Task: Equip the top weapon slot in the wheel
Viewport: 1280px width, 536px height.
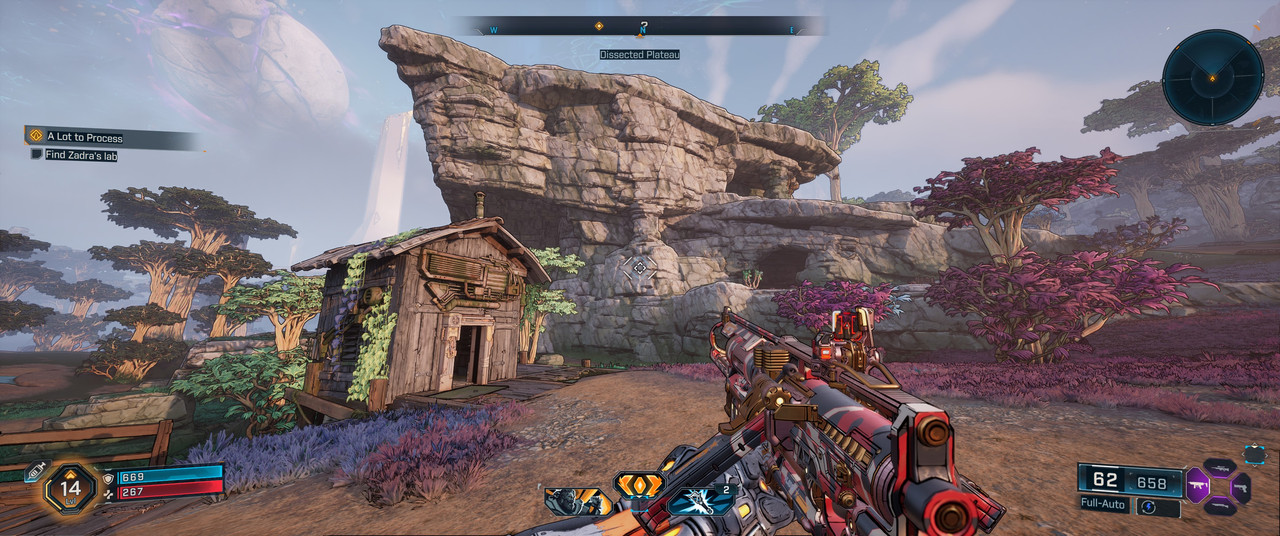Action: click(x=1220, y=466)
